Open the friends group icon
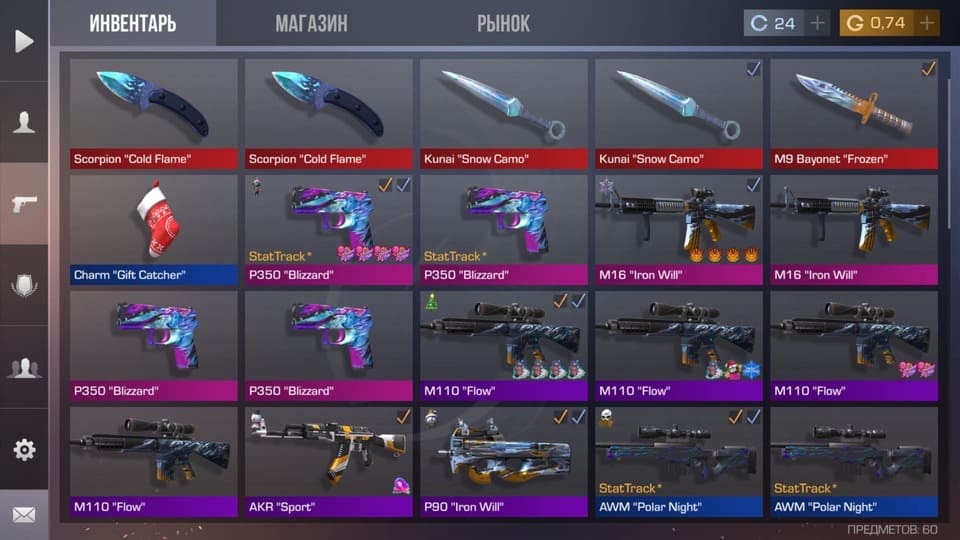 pos(24,368)
